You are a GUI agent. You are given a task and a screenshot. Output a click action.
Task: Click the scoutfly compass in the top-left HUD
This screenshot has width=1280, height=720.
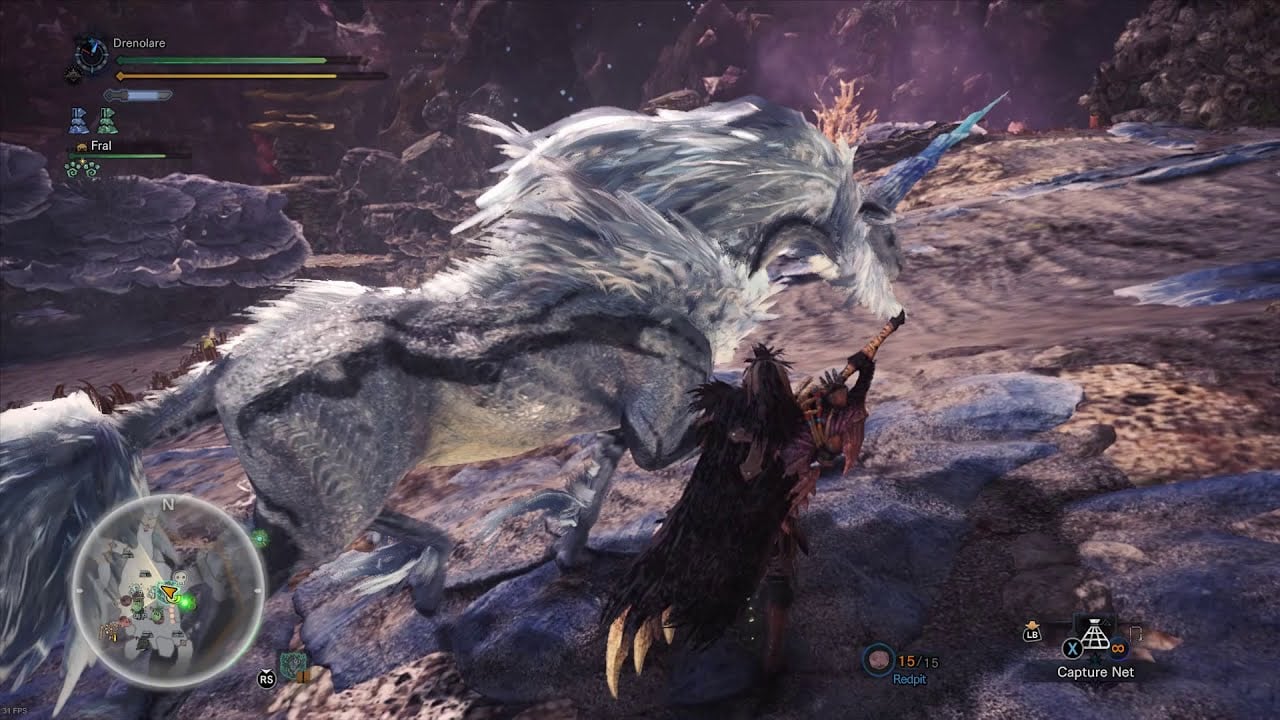[x=92, y=53]
